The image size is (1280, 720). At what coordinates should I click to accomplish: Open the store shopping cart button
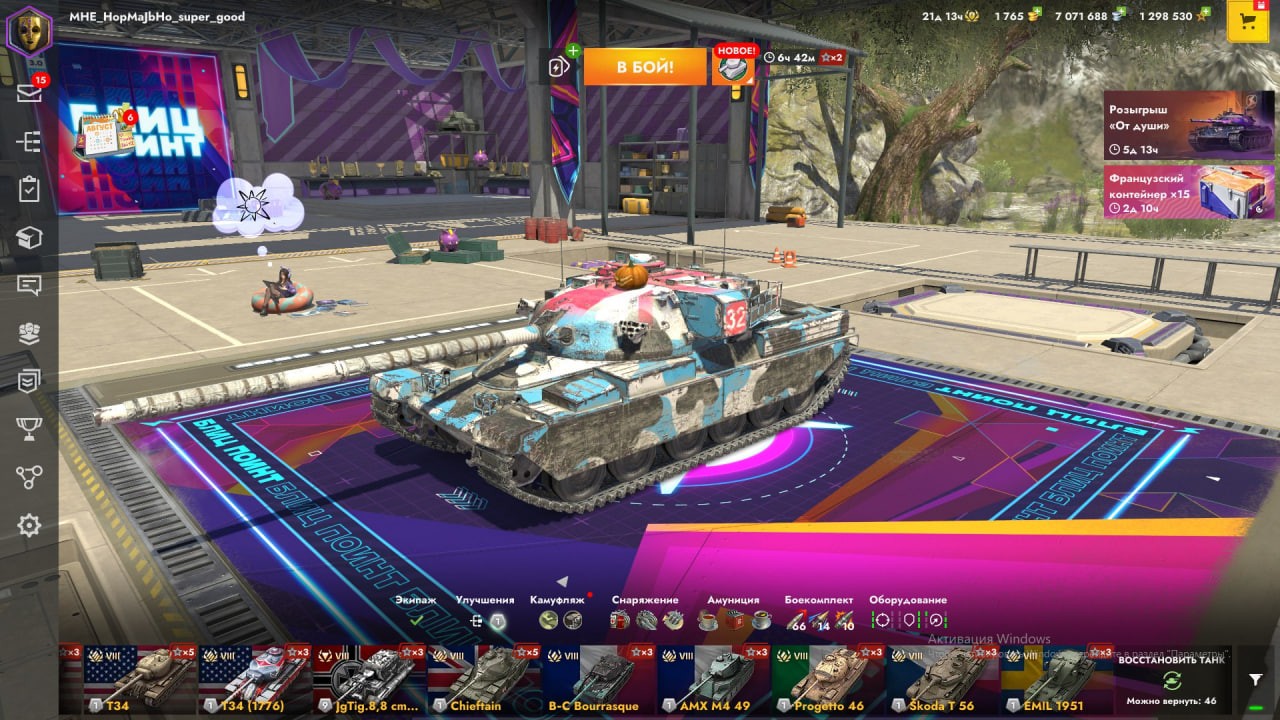coord(1247,22)
